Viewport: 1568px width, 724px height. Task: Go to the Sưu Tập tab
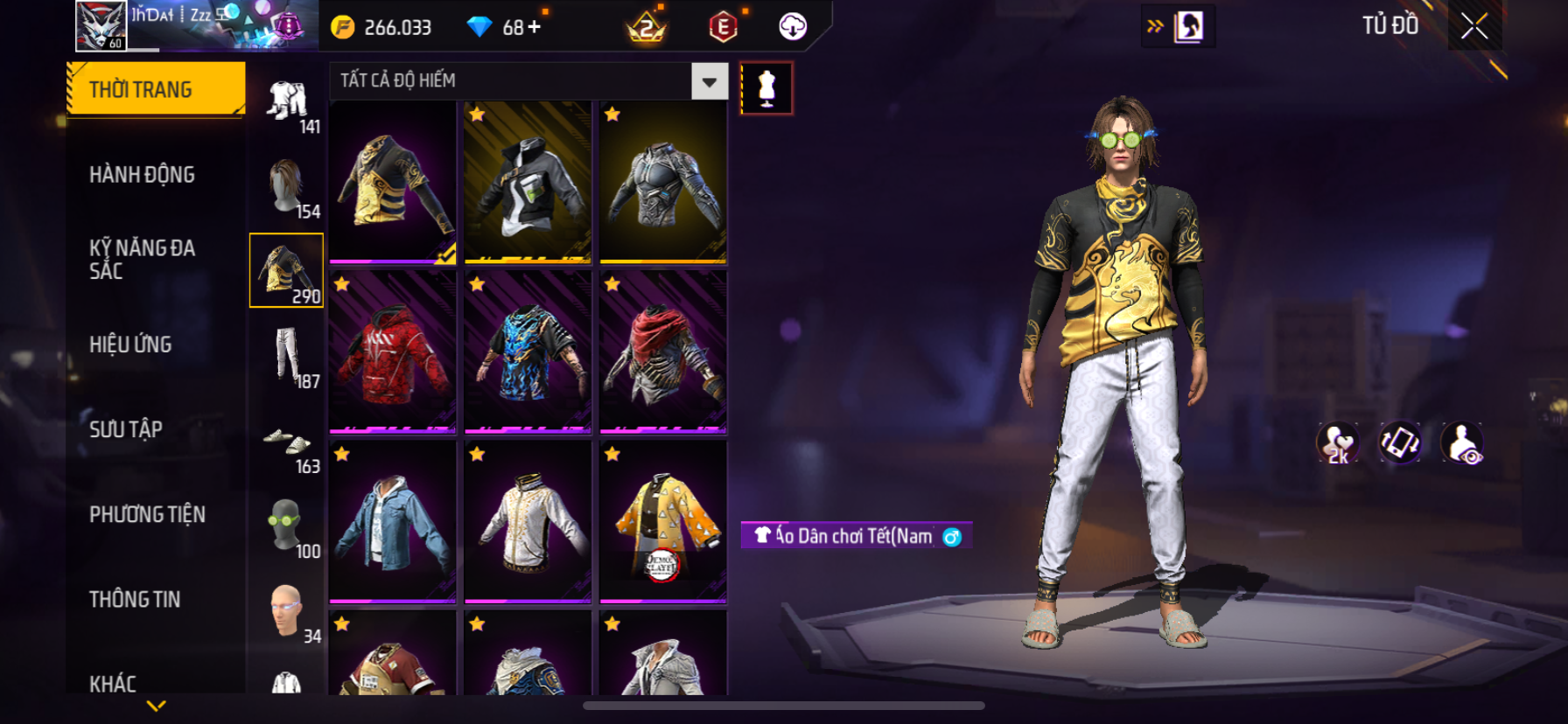point(126,429)
